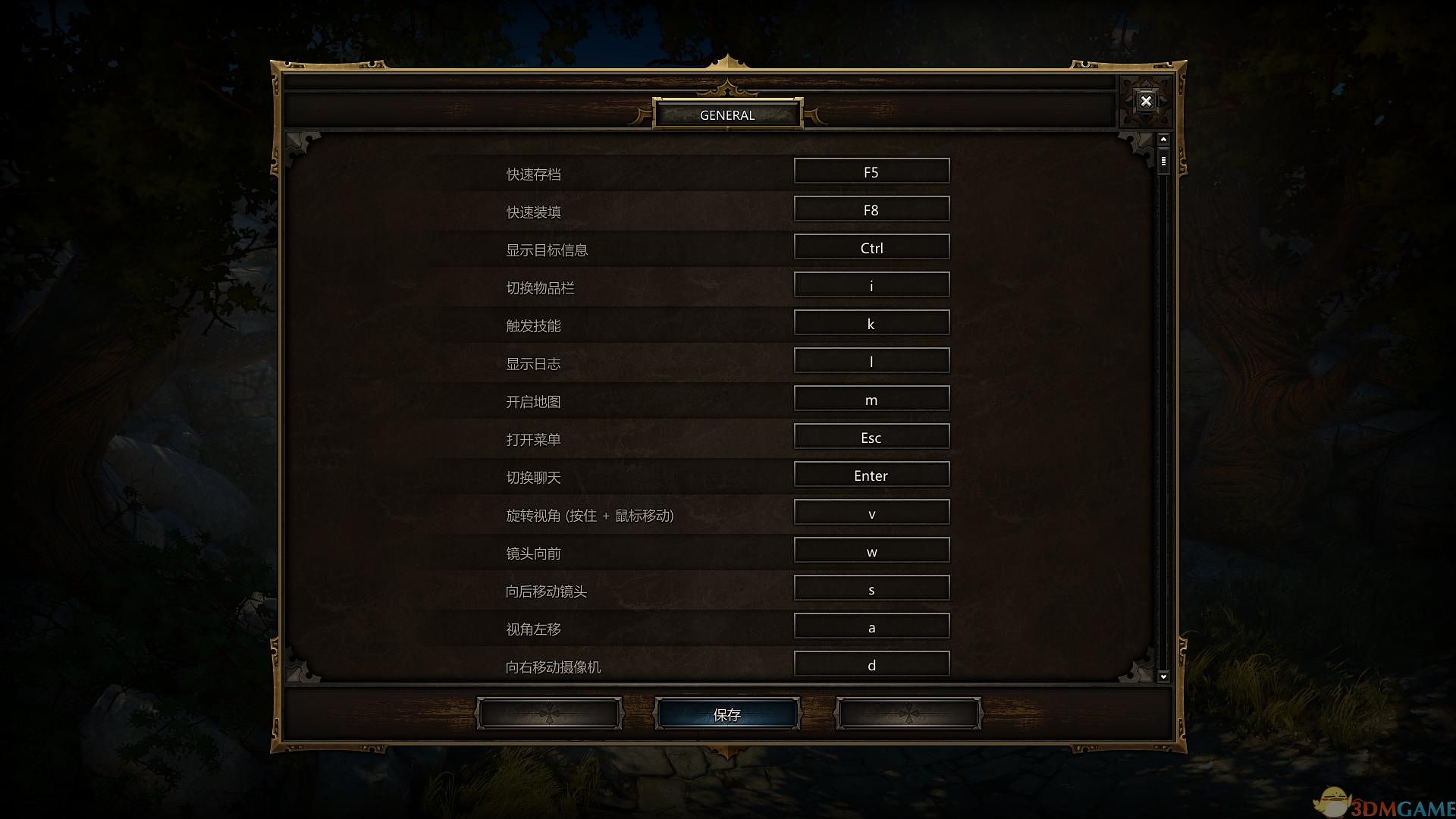This screenshot has height=819, width=1456.
Task: Rebind the 快速装填 (Quick Load) F8 key
Action: [x=871, y=209]
